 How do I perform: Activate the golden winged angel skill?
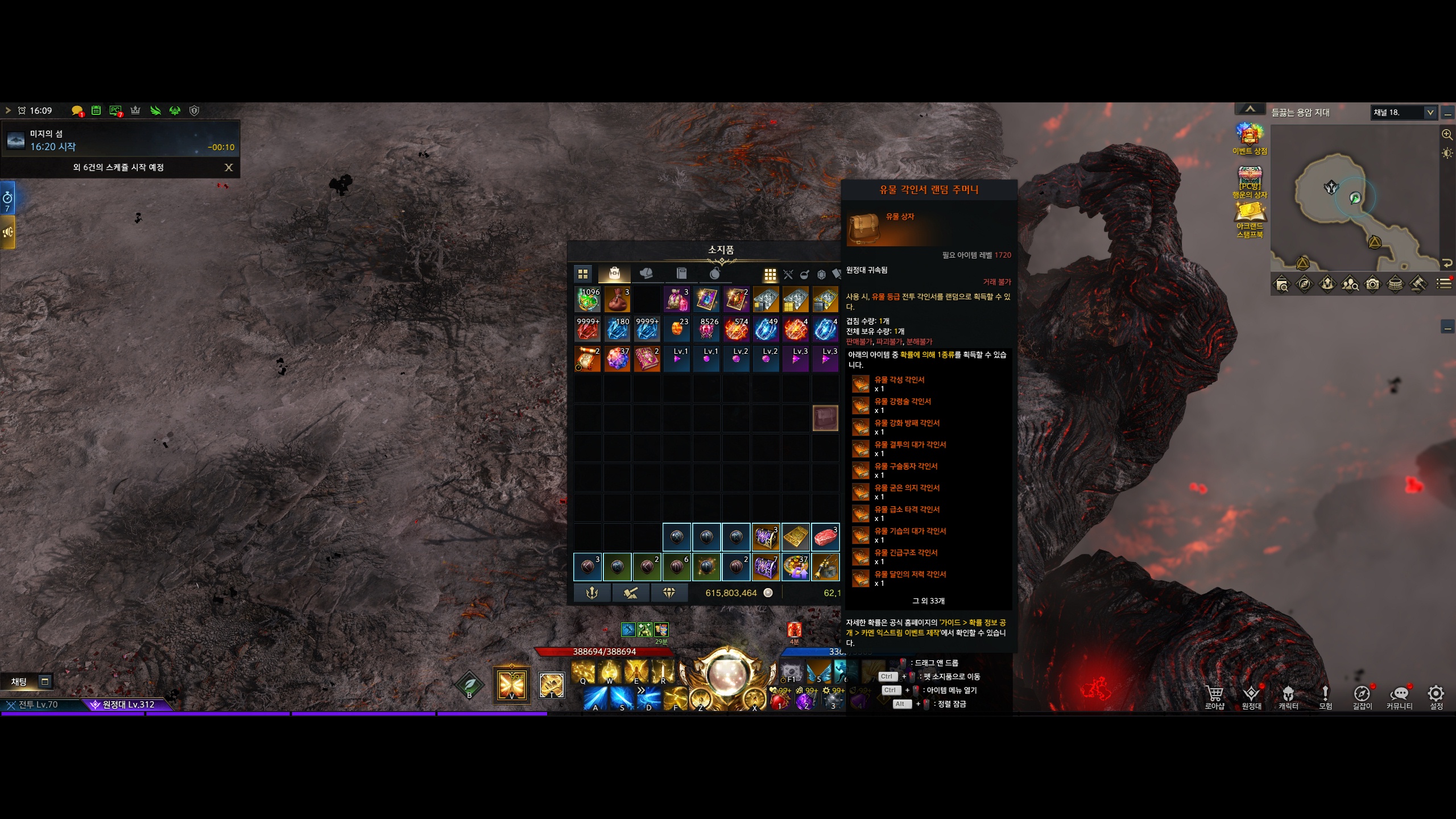coord(511,685)
